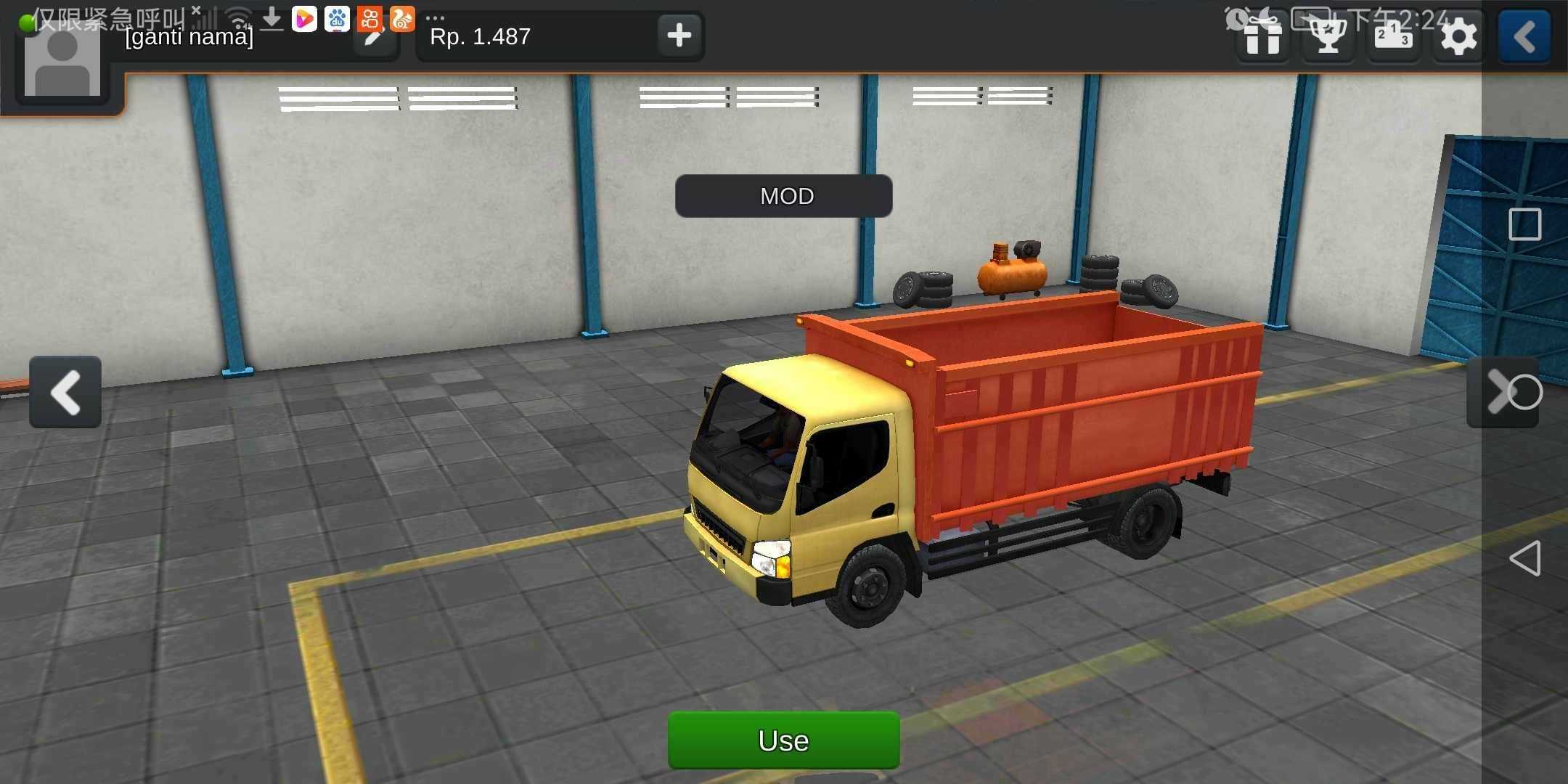Open the MOD vehicle menu
The width and height of the screenshot is (1568, 784).
tap(783, 196)
